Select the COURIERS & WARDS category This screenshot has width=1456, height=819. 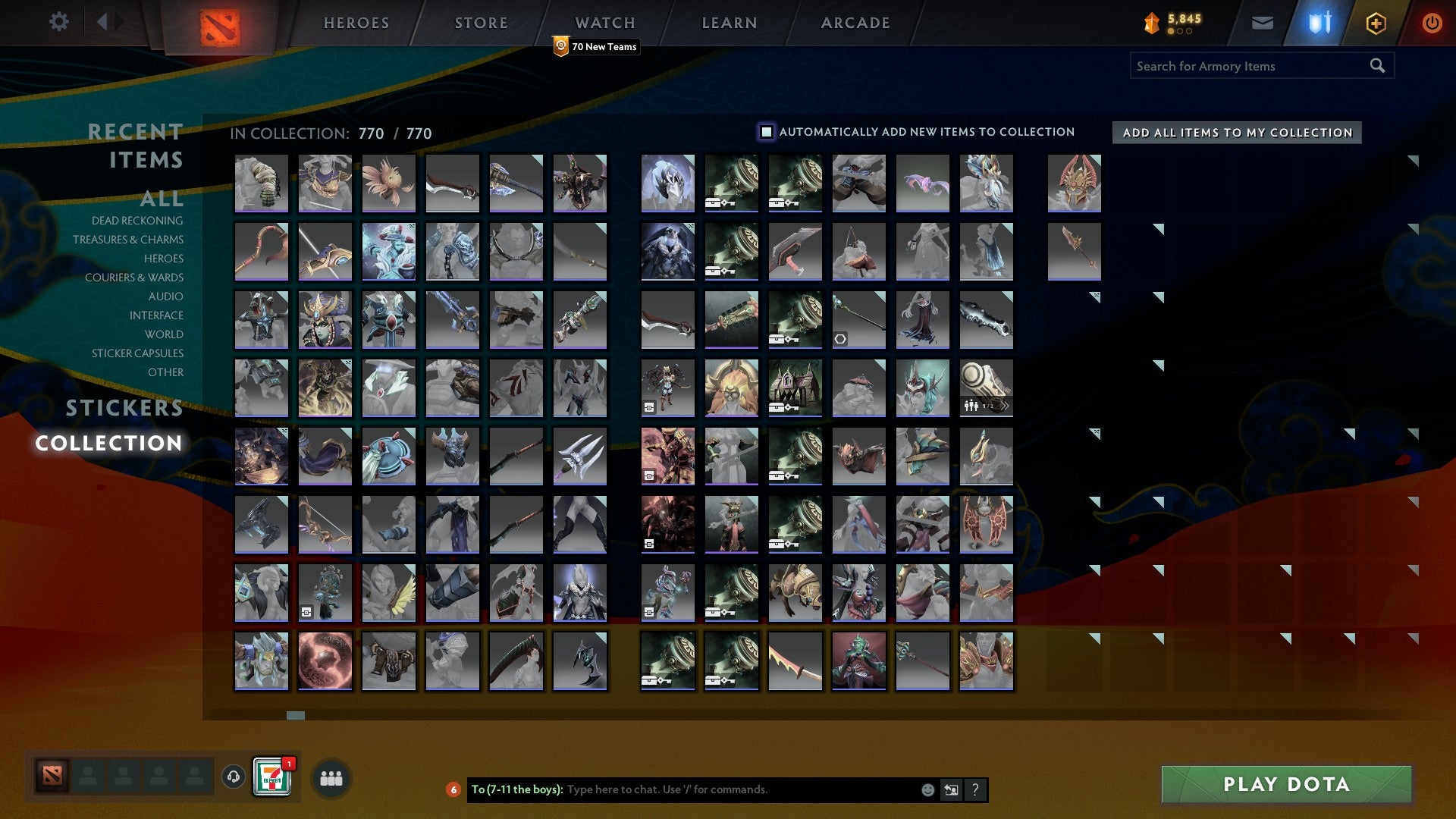pos(134,278)
